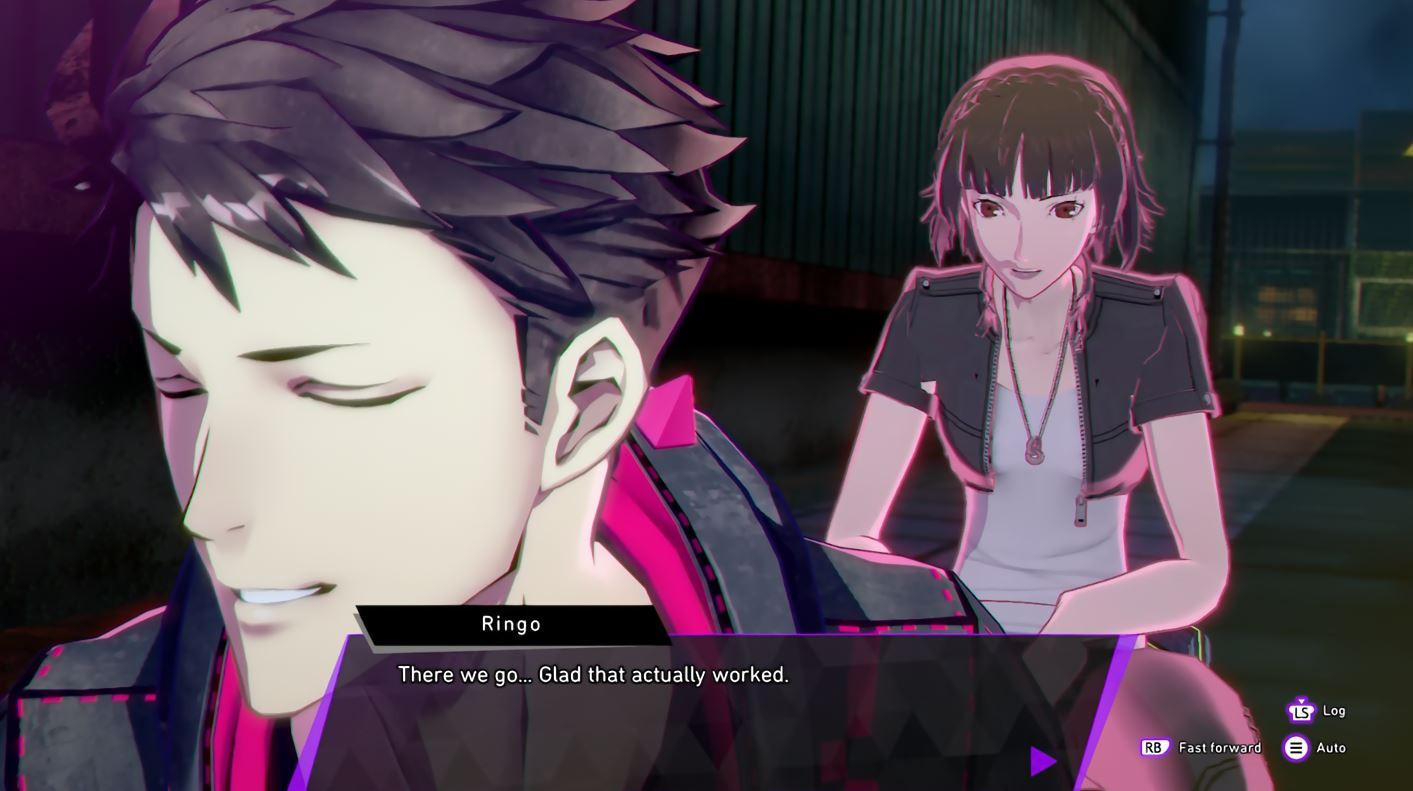Click the Log text label
Image resolution: width=1413 pixels, height=791 pixels.
tap(1334, 711)
